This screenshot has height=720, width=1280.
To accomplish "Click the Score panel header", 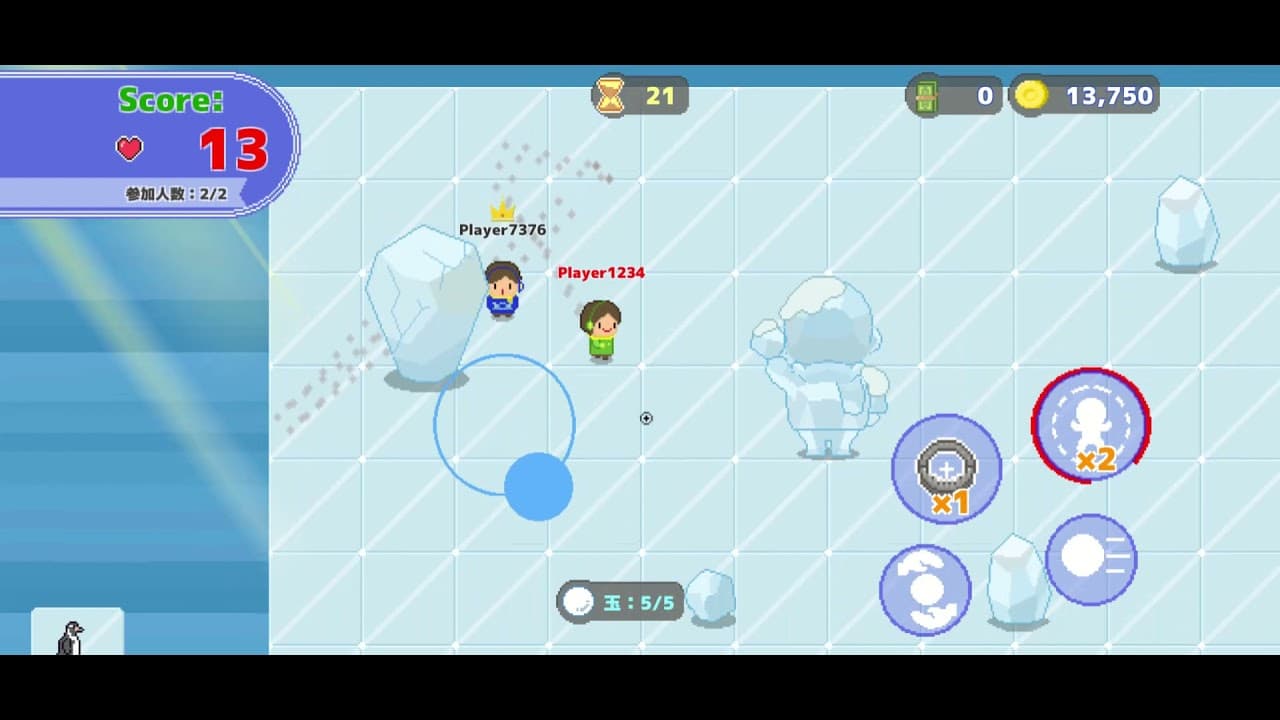I will pos(170,100).
